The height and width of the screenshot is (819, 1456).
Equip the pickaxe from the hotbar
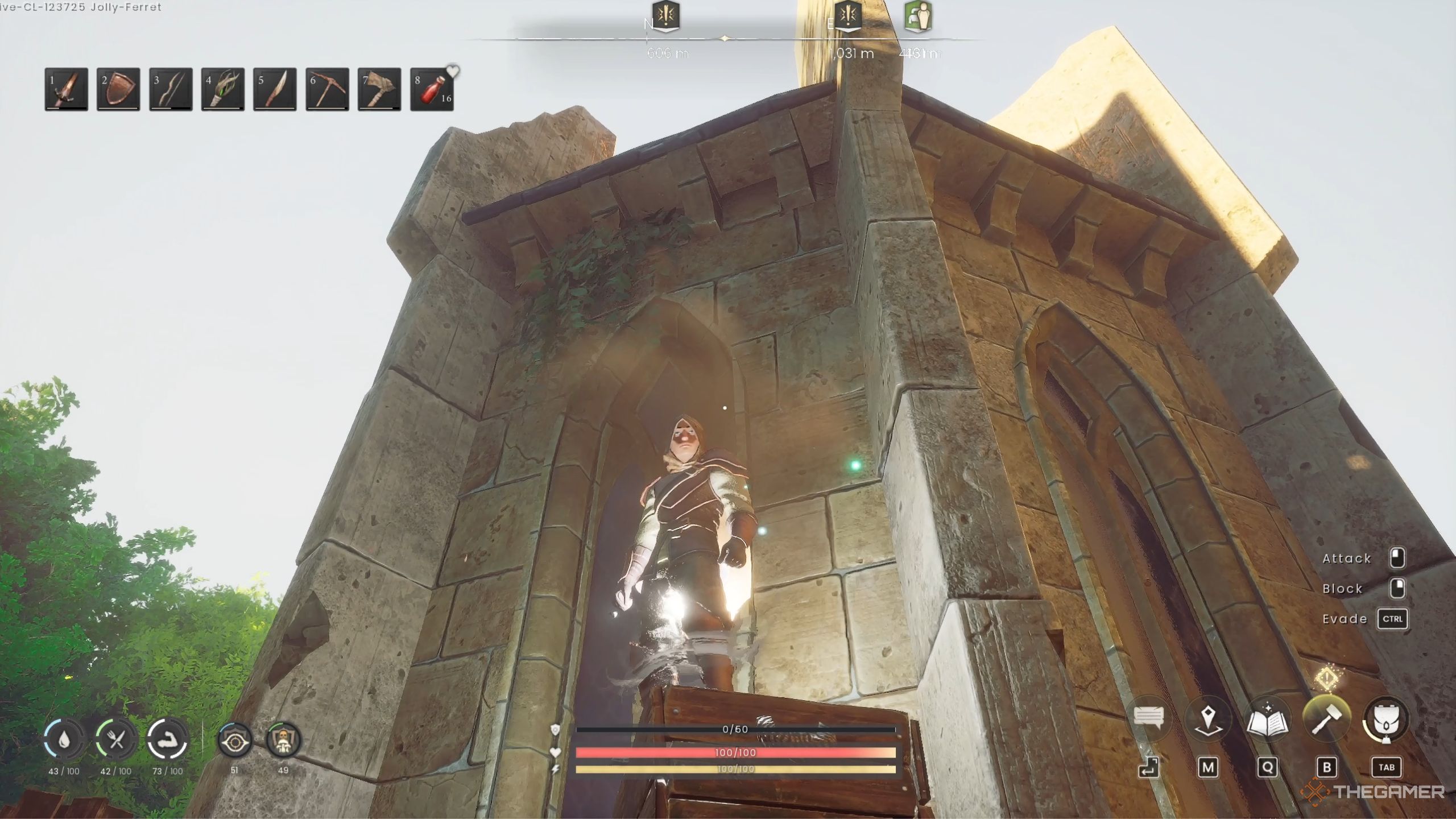[327, 89]
